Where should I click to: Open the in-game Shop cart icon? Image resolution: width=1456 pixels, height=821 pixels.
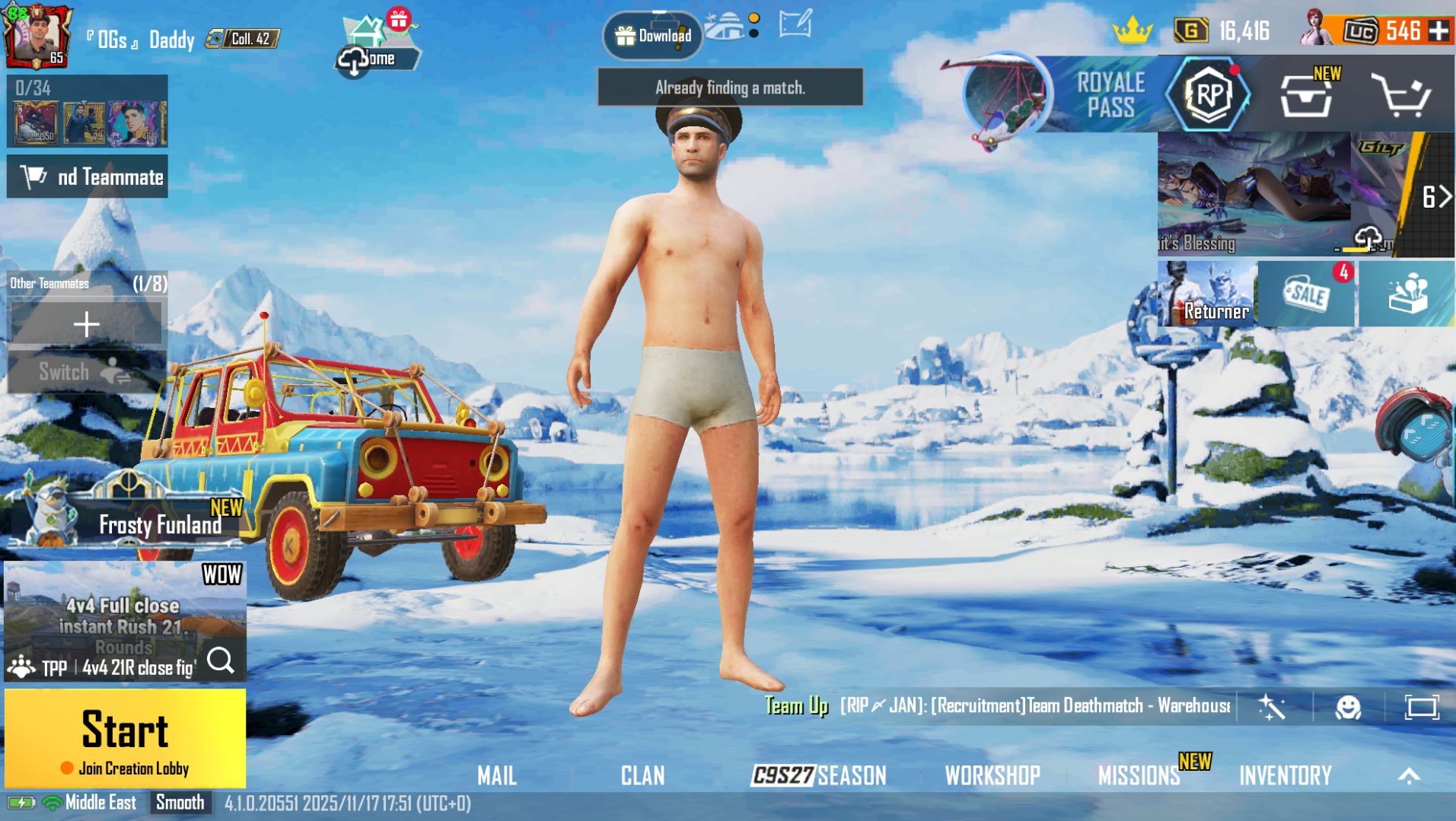[x=1403, y=95]
